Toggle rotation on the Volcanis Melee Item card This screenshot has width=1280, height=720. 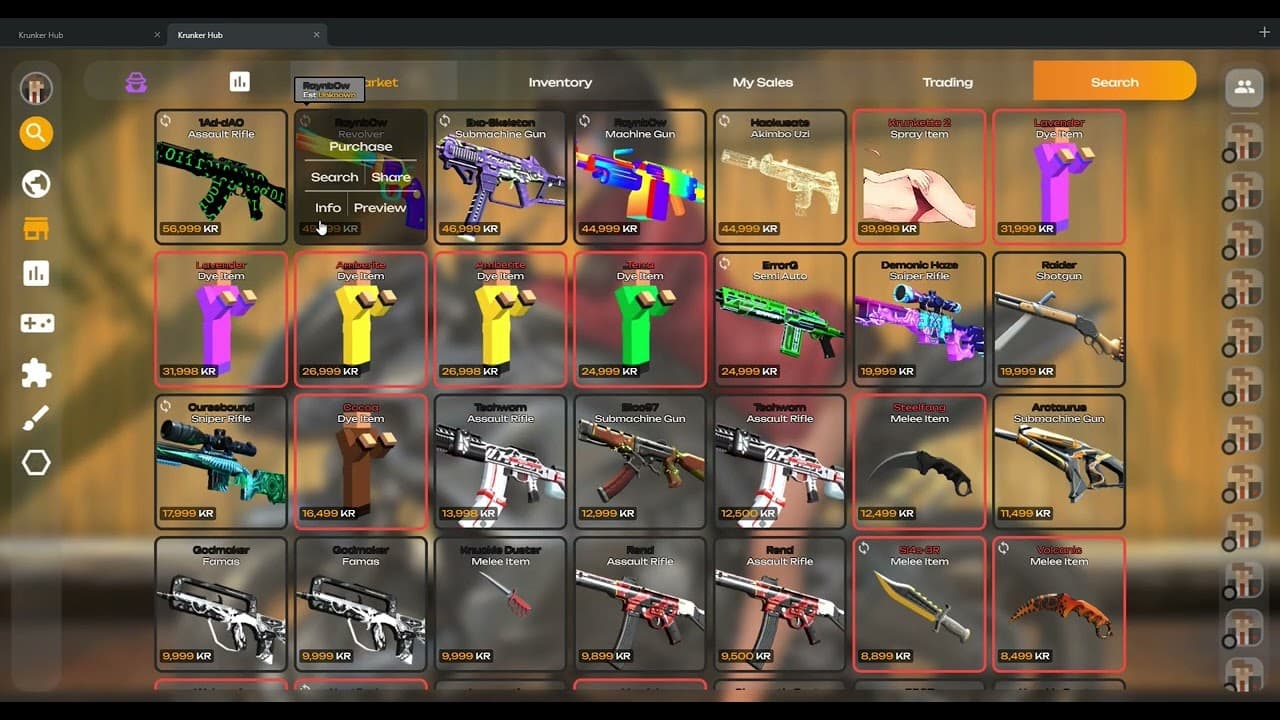(x=1002, y=548)
